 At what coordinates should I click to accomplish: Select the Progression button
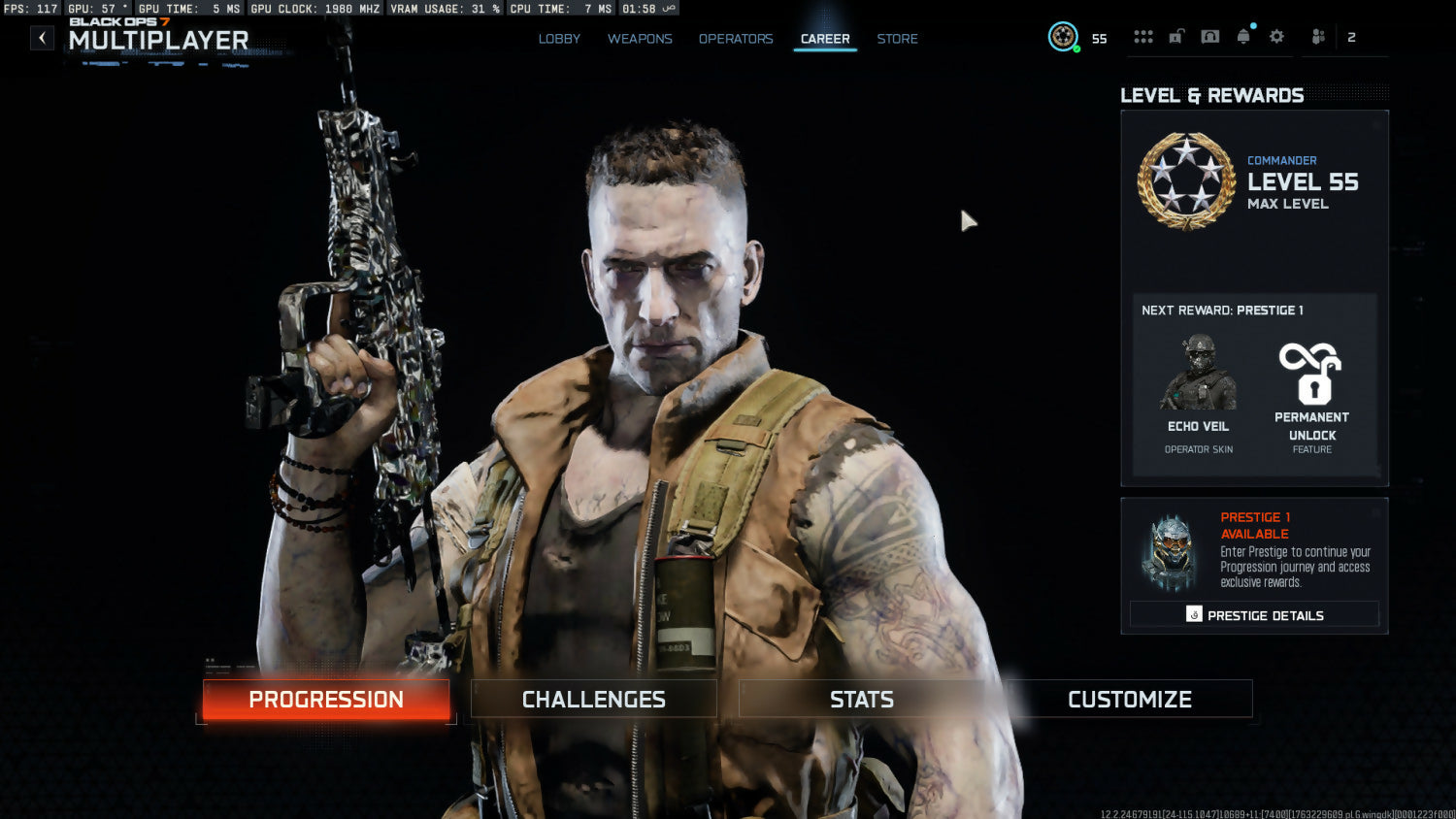(x=326, y=700)
